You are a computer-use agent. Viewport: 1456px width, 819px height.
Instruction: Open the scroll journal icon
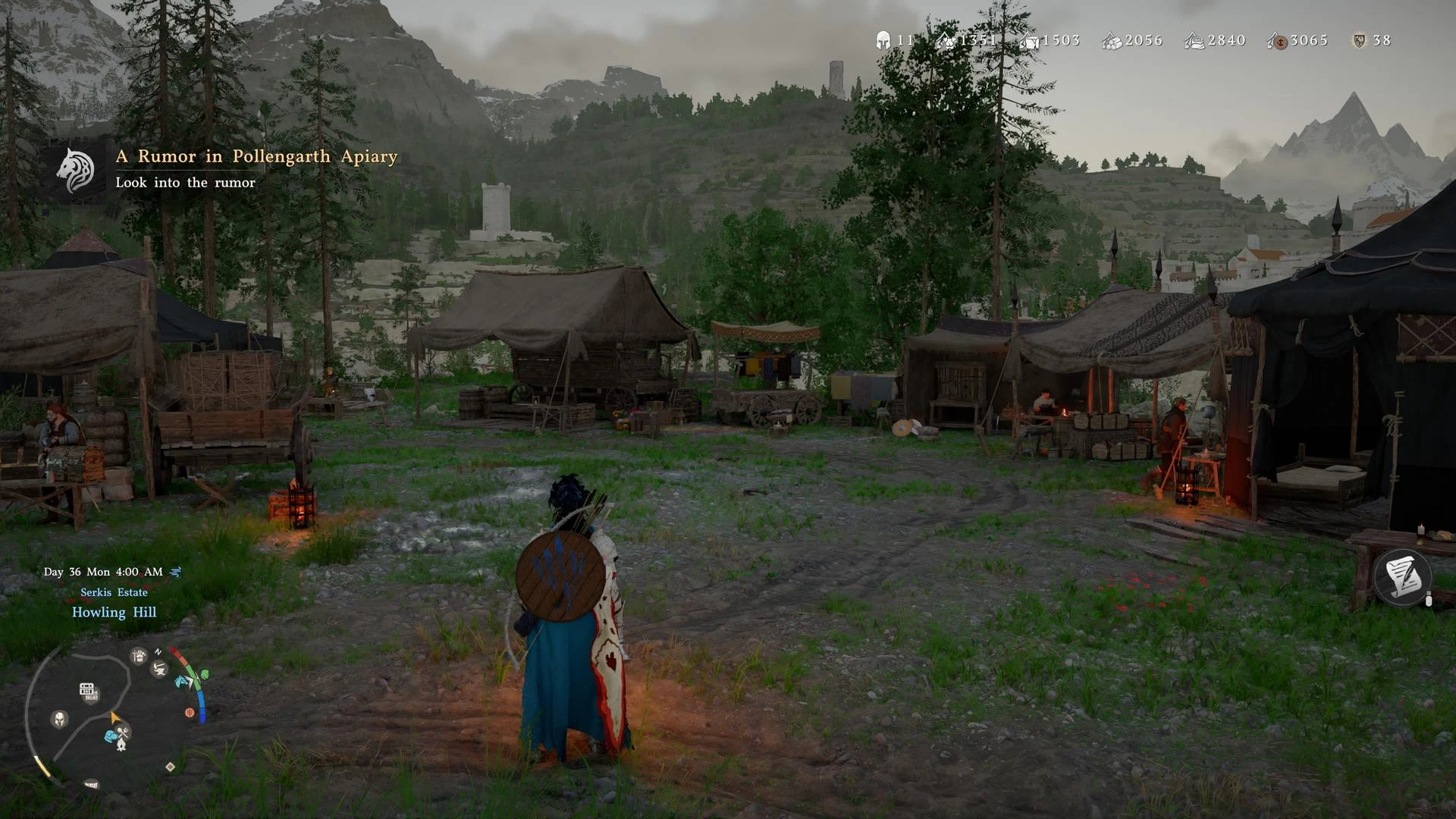click(x=1401, y=578)
